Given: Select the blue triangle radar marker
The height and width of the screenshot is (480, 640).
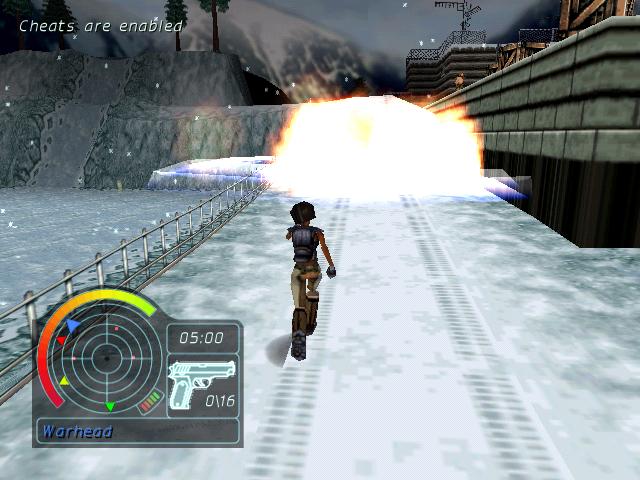Looking at the screenshot, I should [73, 325].
